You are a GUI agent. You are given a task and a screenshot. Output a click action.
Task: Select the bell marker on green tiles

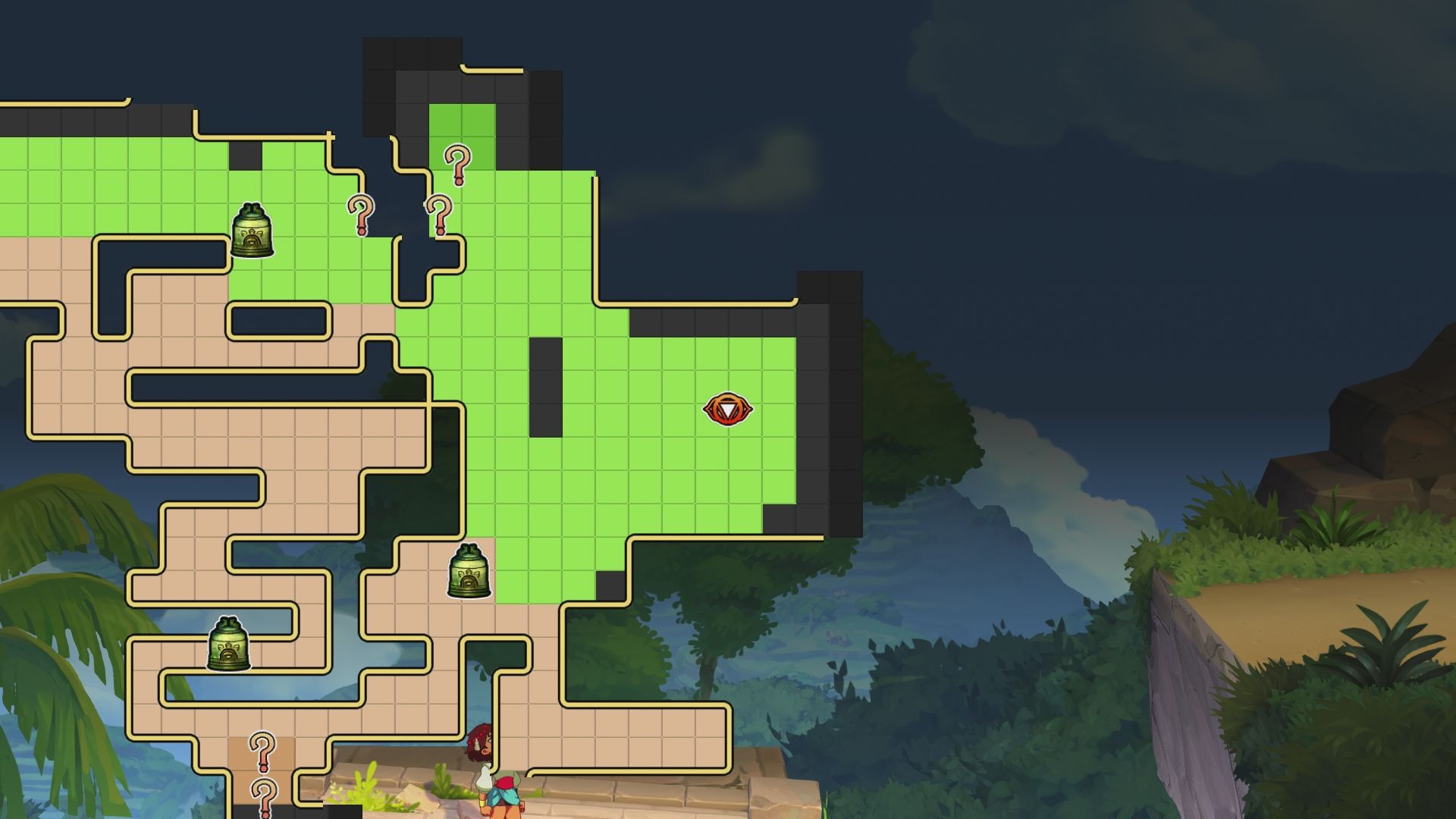252,231
